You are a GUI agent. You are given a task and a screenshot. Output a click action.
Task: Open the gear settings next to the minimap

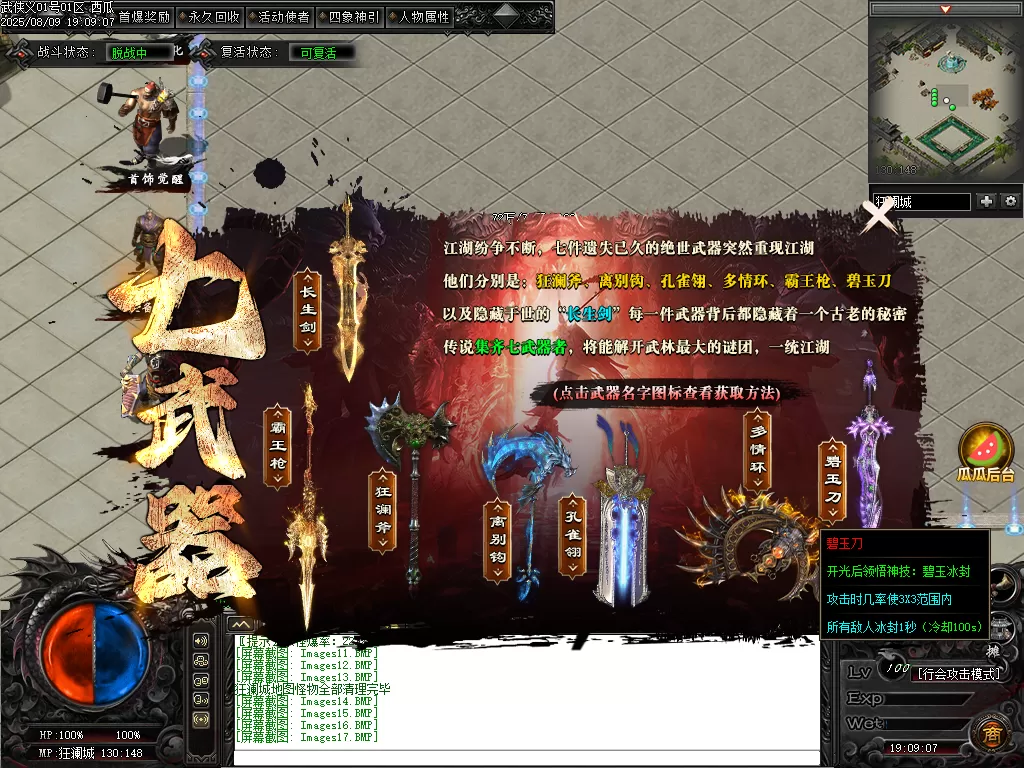click(1010, 201)
